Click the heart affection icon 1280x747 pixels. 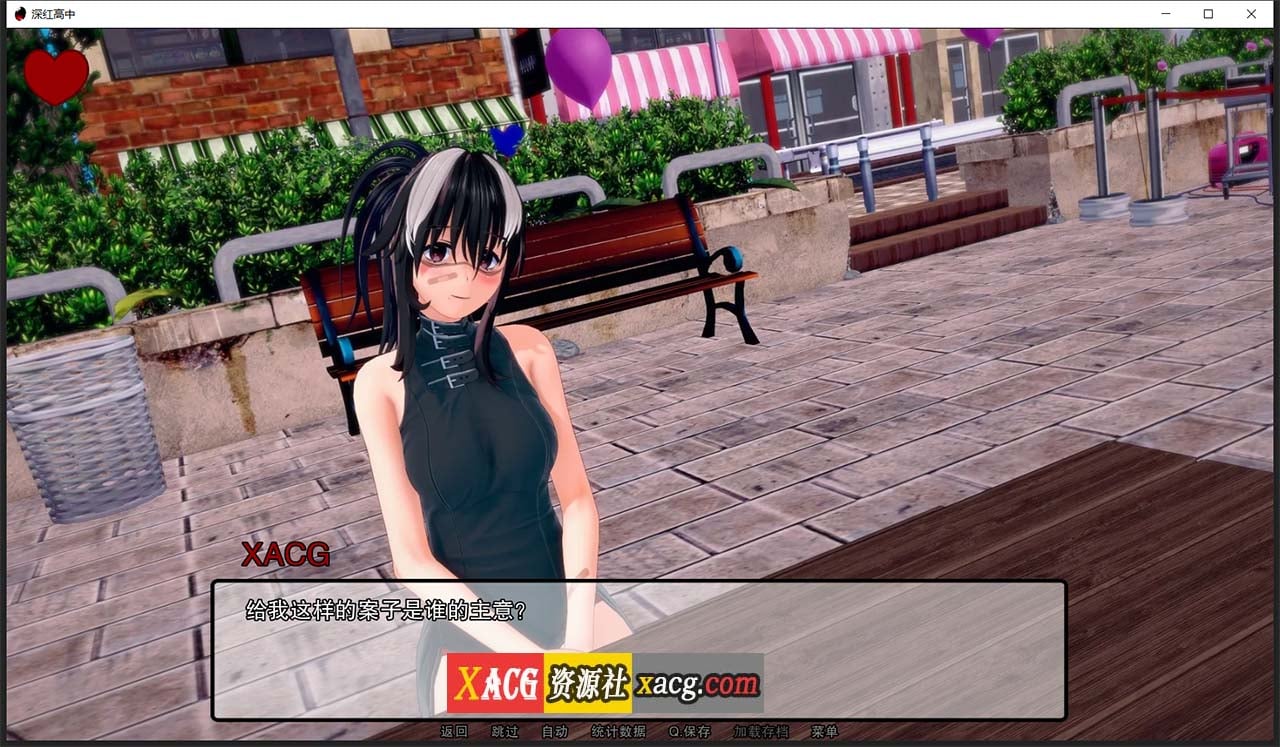click(55, 73)
